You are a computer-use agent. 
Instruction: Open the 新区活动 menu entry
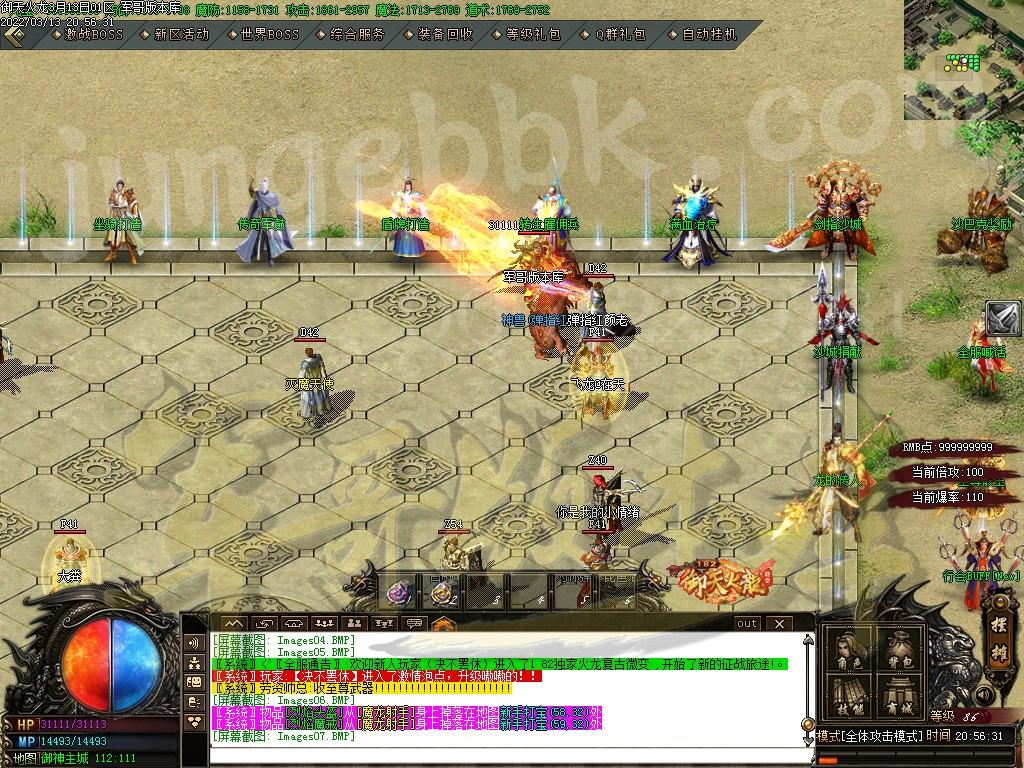pos(181,34)
